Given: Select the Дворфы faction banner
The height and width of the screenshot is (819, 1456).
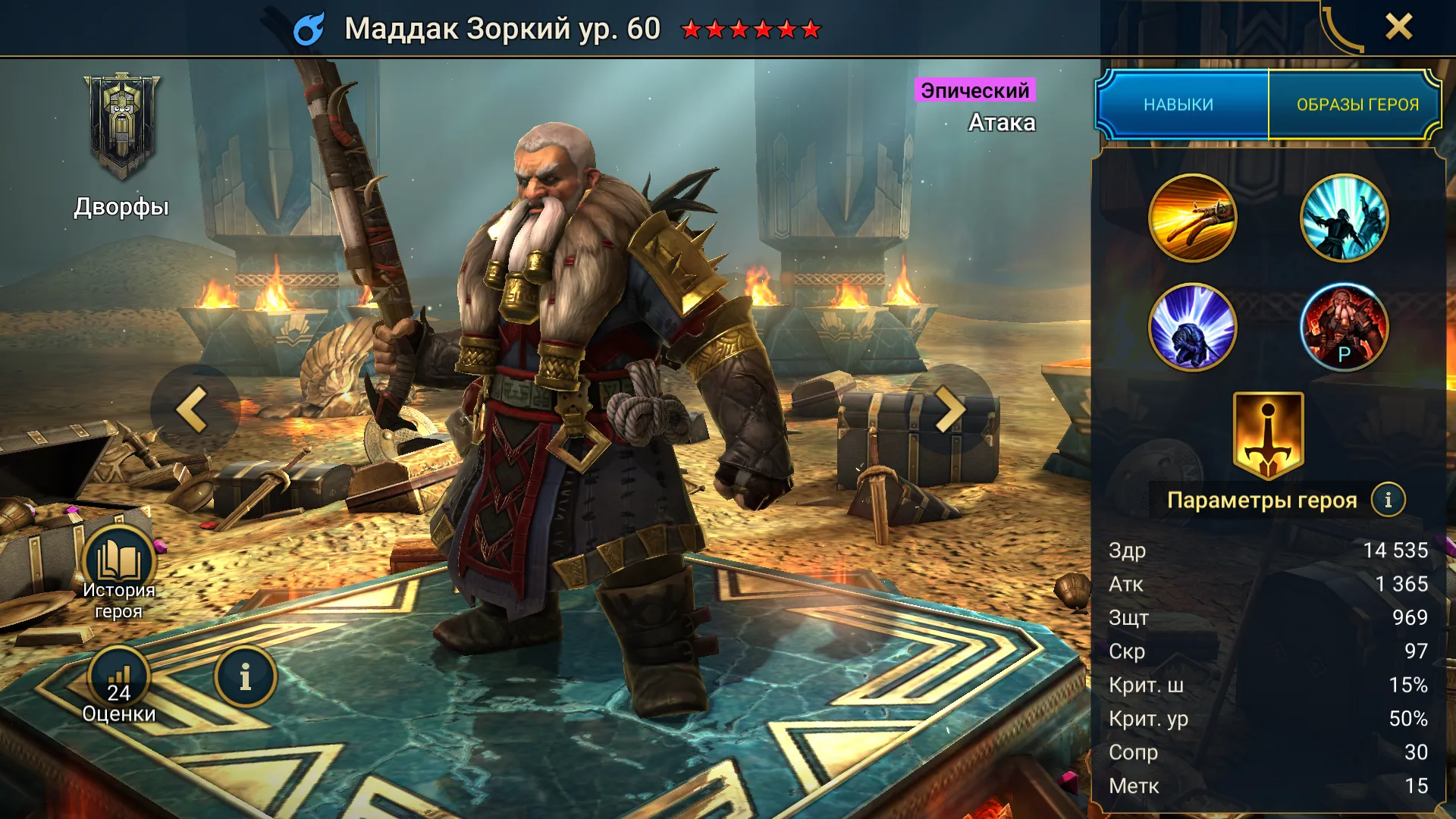Looking at the screenshot, I should (x=121, y=129).
